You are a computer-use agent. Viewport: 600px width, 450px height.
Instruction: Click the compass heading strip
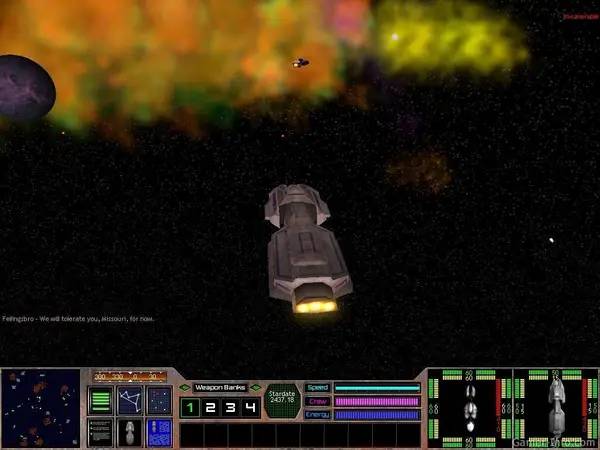click(x=130, y=377)
